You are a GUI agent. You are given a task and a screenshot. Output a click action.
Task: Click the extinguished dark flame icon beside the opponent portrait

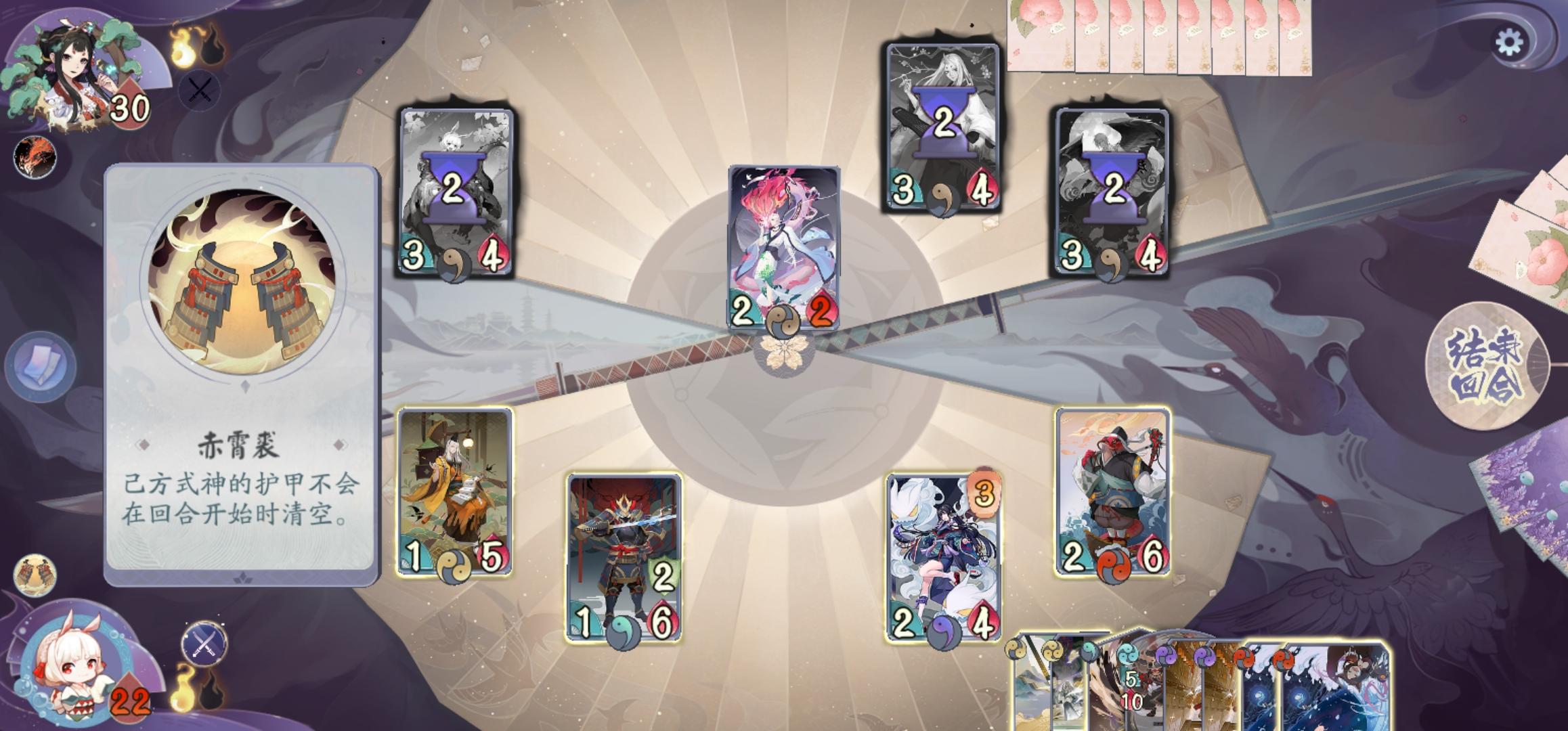click(213, 49)
